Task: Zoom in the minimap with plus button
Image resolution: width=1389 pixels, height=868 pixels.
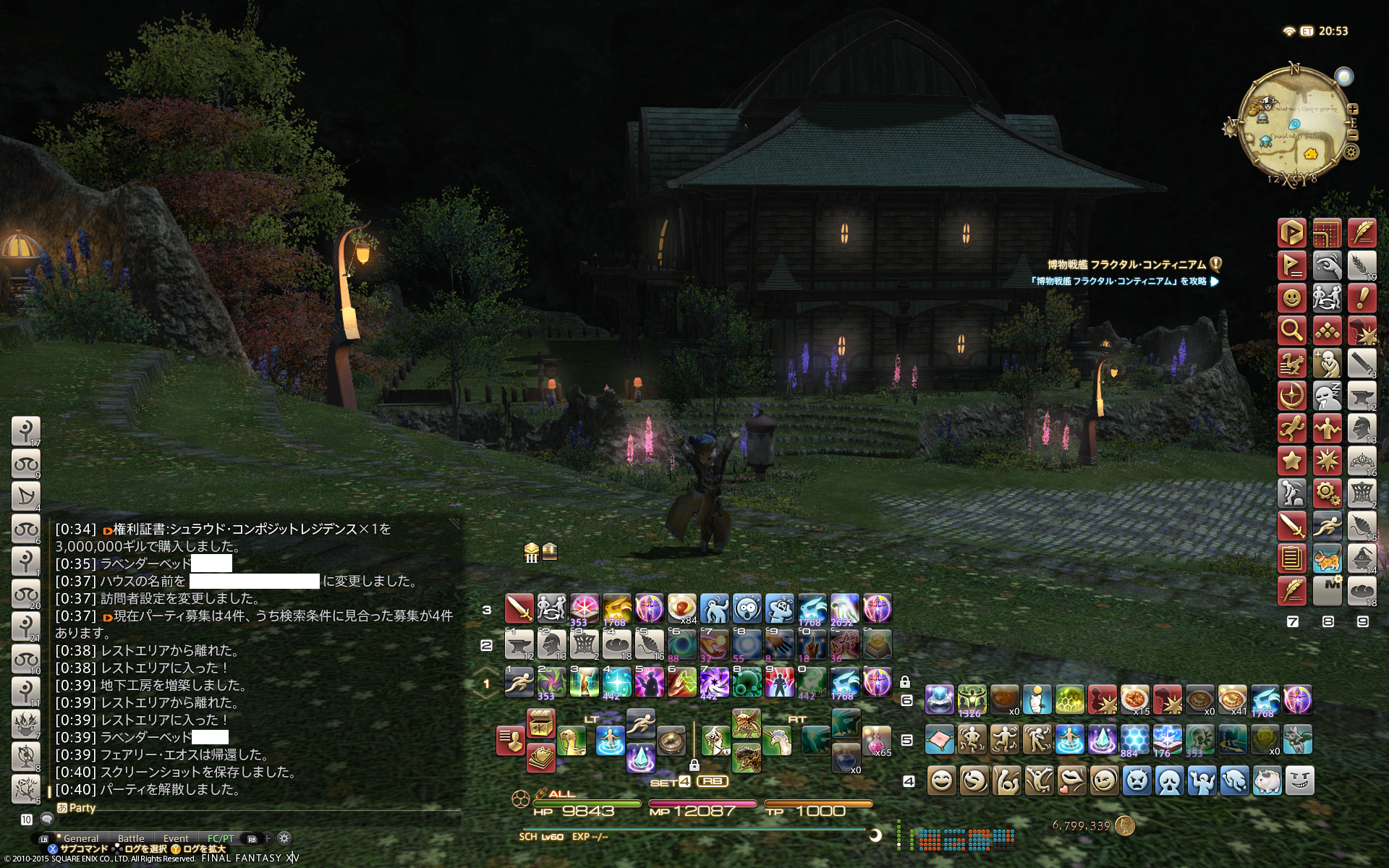Action: click(1353, 109)
